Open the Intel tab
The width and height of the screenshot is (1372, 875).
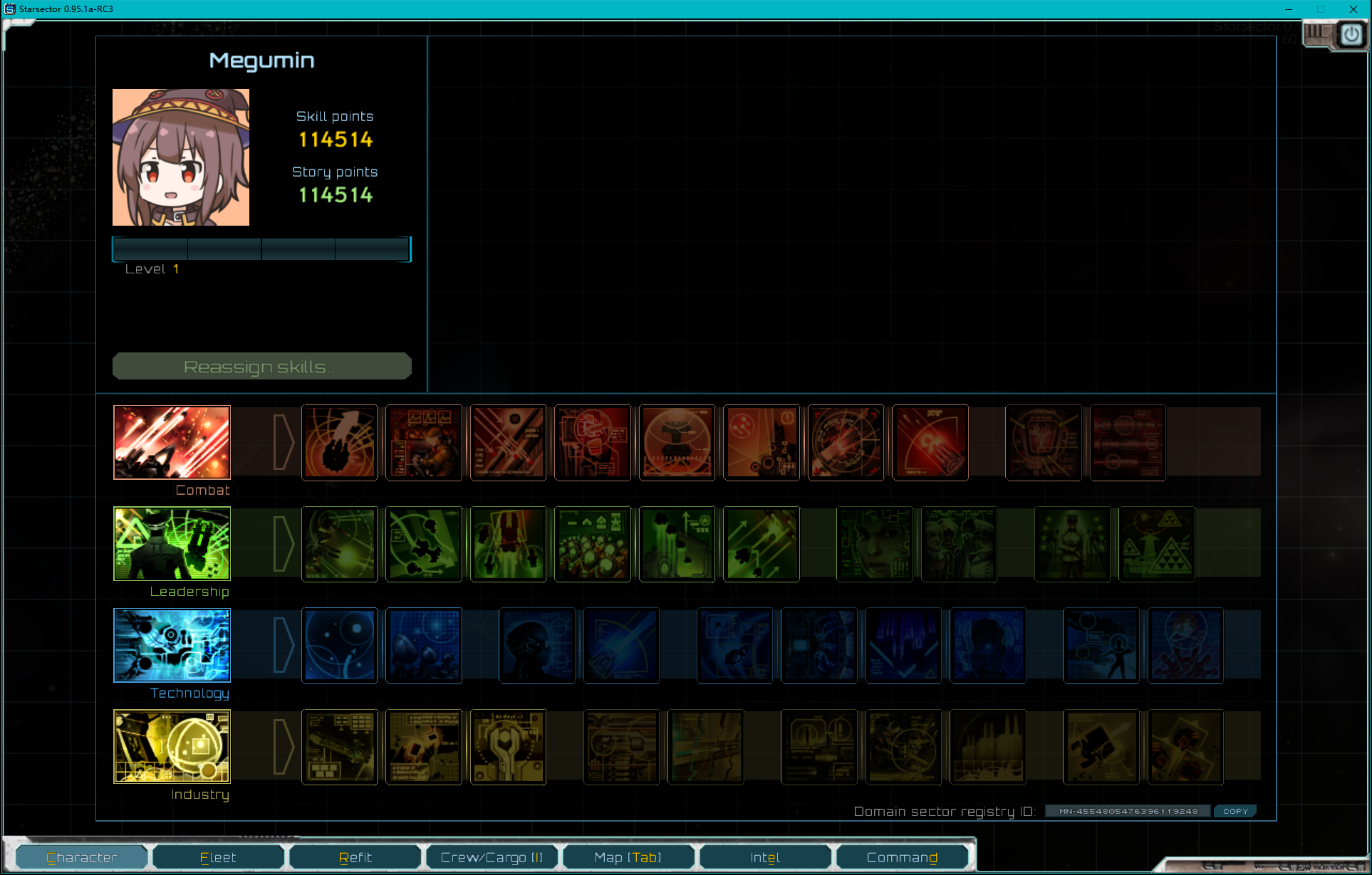pyautogui.click(x=764, y=856)
